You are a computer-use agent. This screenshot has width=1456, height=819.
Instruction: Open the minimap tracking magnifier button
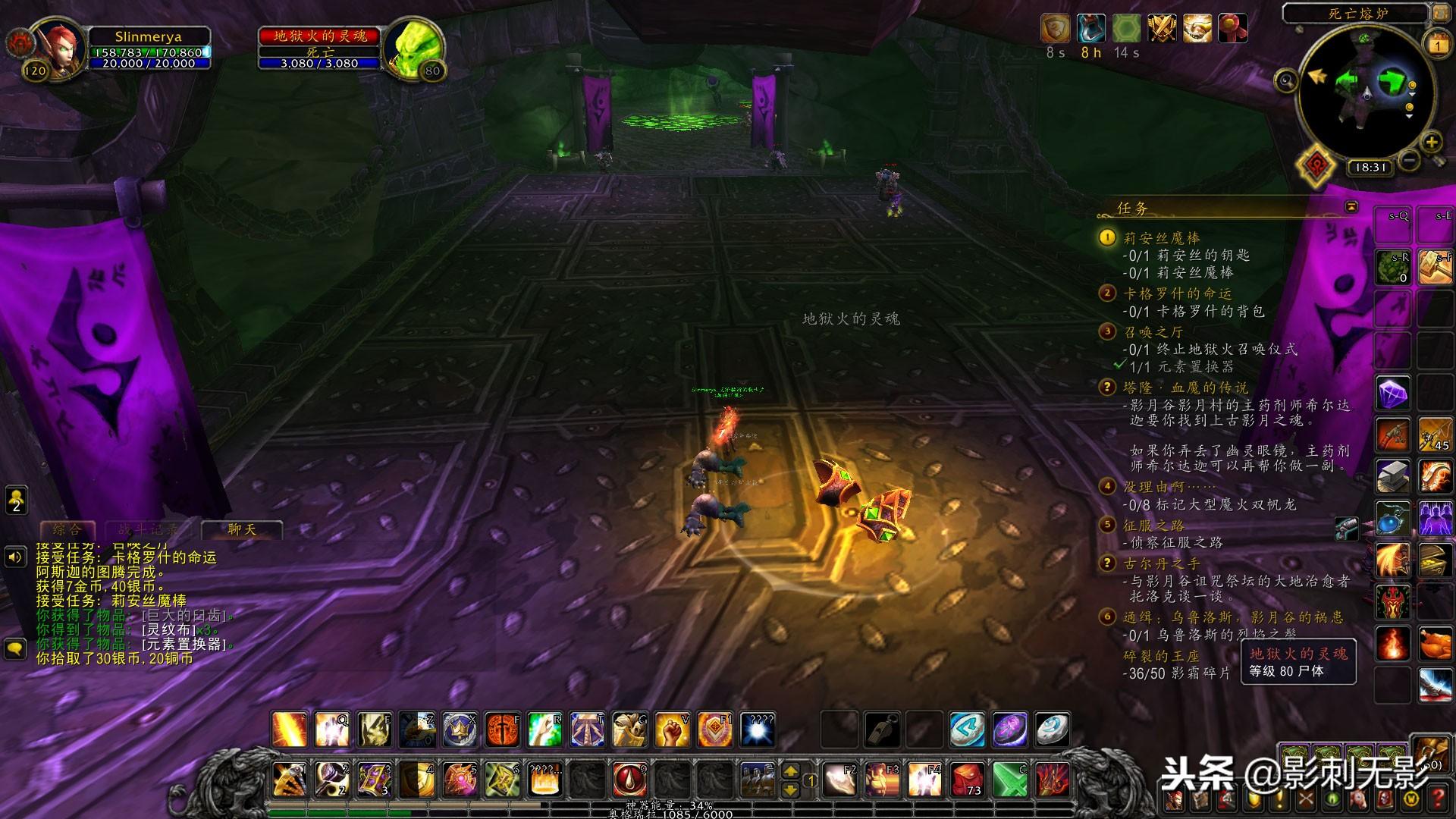click(1286, 80)
